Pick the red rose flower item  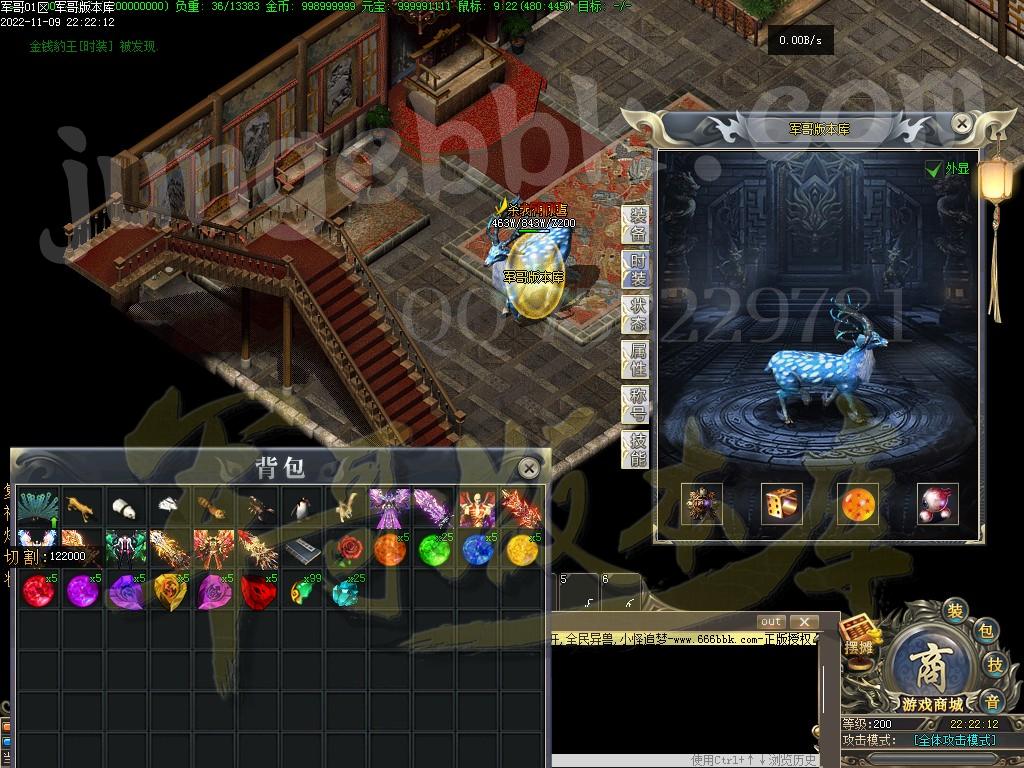345,549
